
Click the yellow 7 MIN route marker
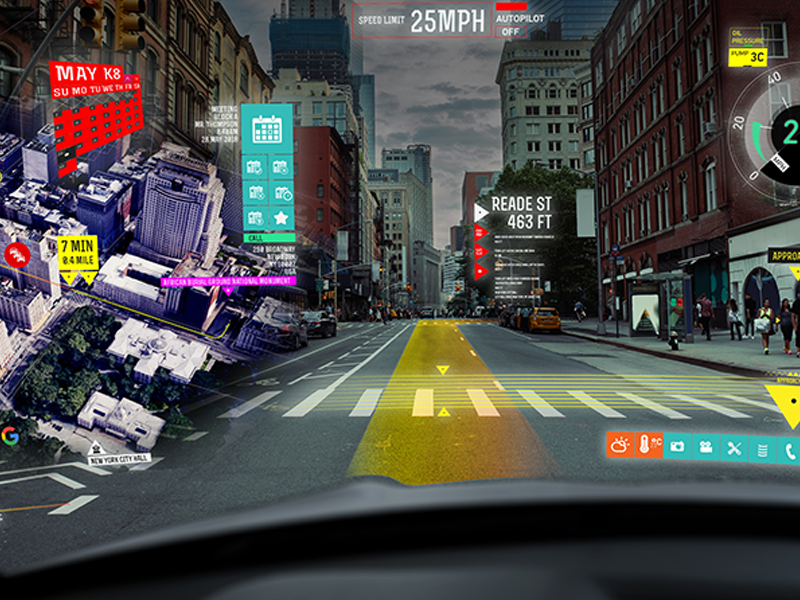pyautogui.click(x=77, y=250)
